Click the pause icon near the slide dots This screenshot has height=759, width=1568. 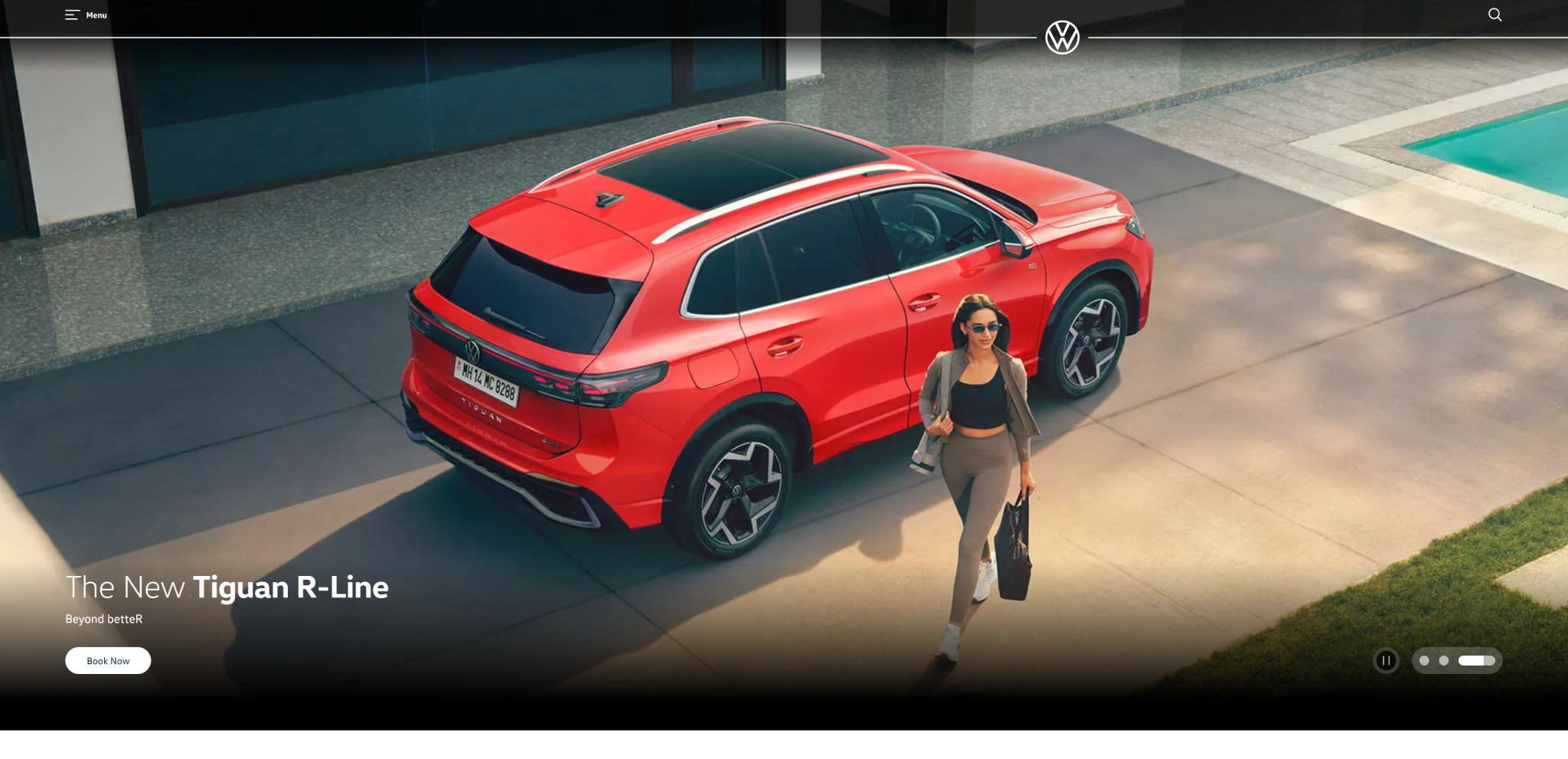click(x=1386, y=661)
